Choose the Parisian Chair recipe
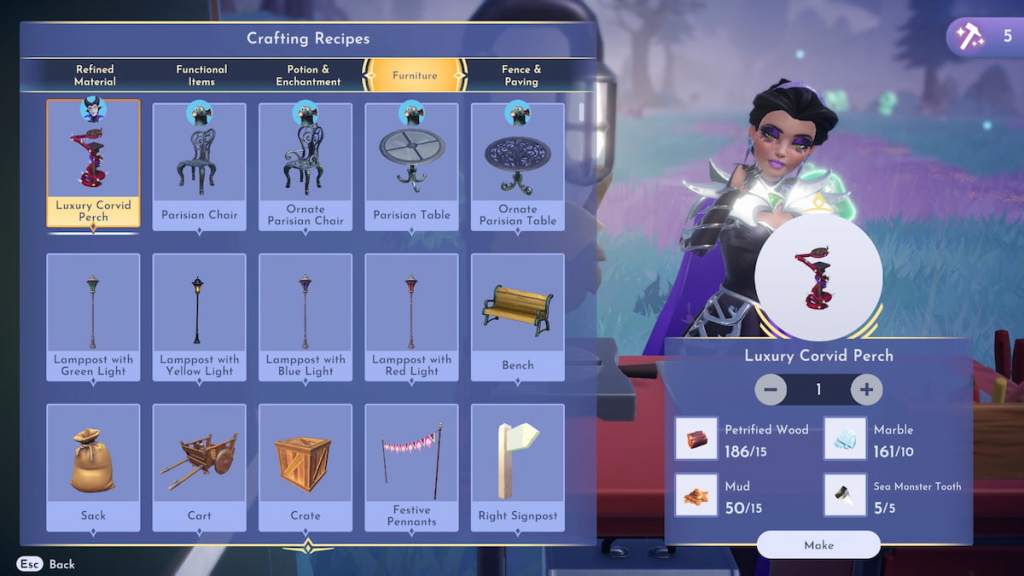The width and height of the screenshot is (1024, 576). pos(199,165)
